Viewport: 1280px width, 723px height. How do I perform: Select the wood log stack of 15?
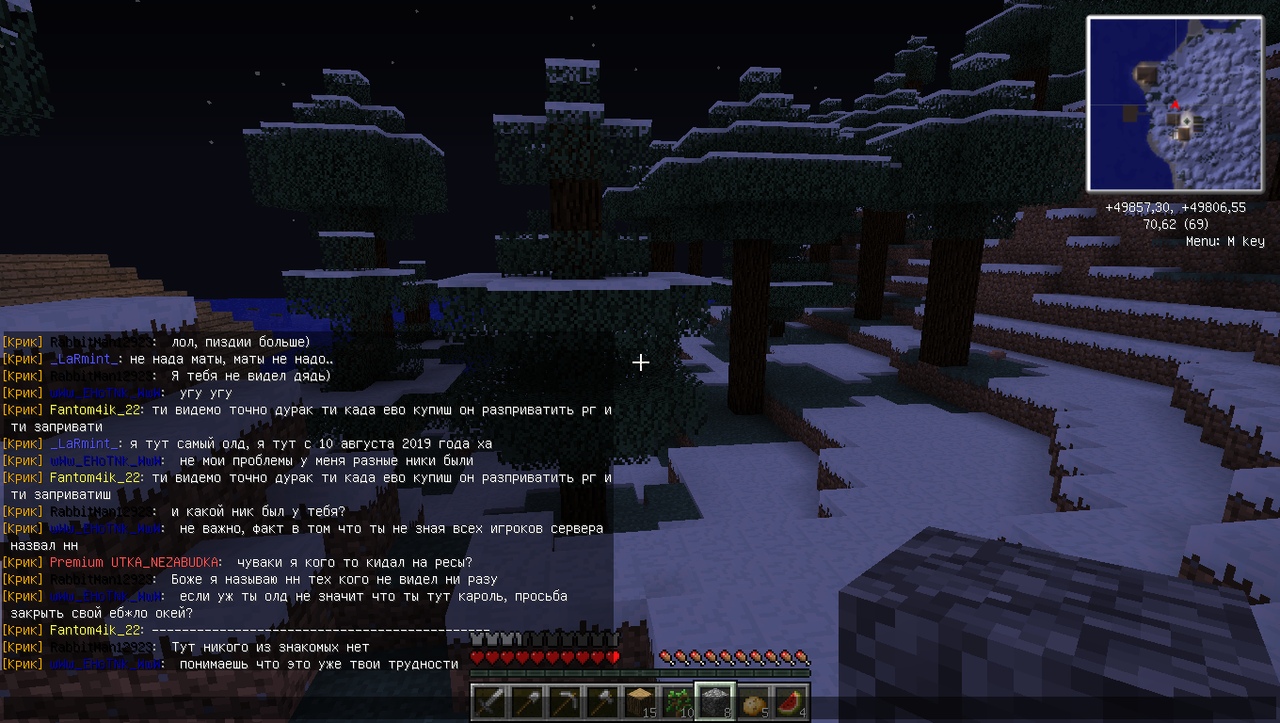pos(641,701)
